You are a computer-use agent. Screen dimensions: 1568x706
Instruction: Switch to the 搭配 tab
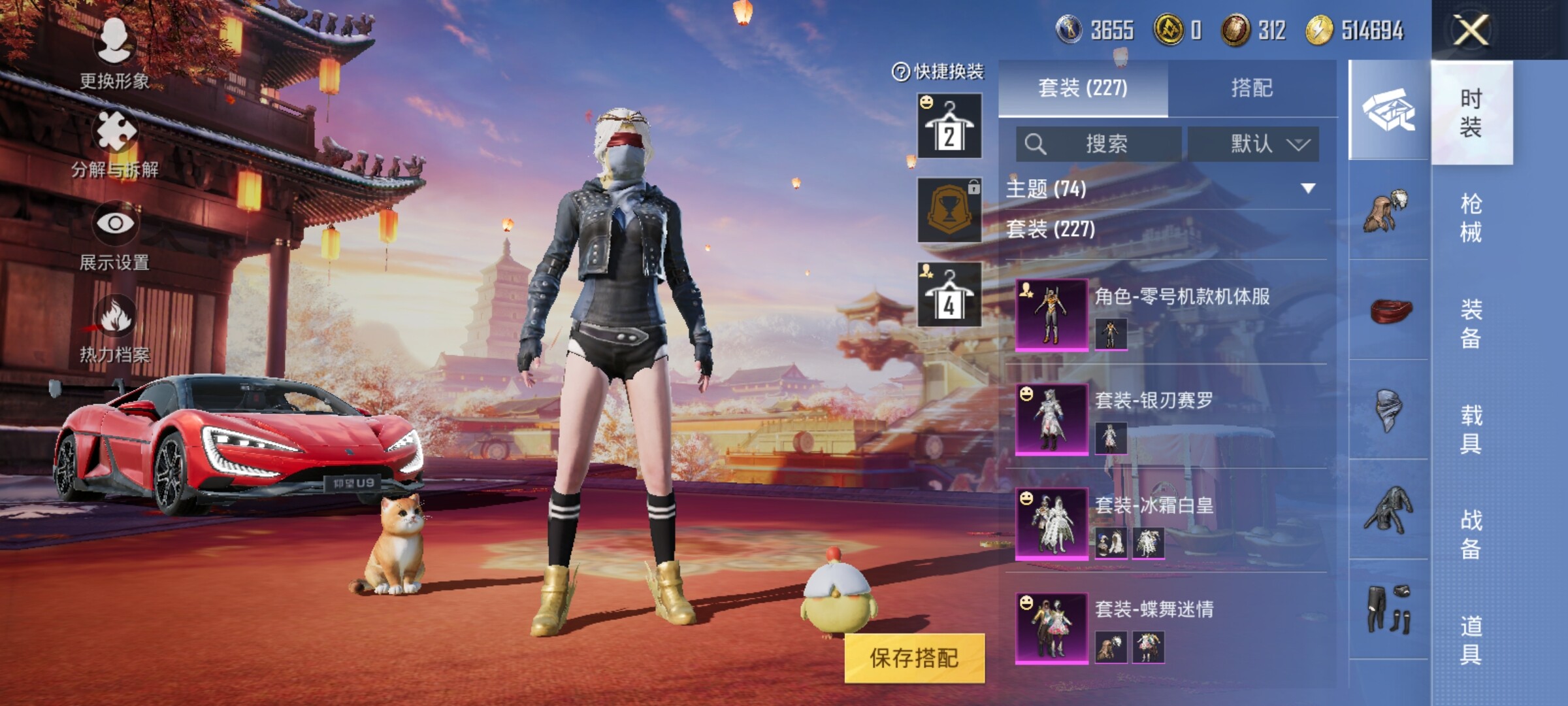tap(1252, 88)
